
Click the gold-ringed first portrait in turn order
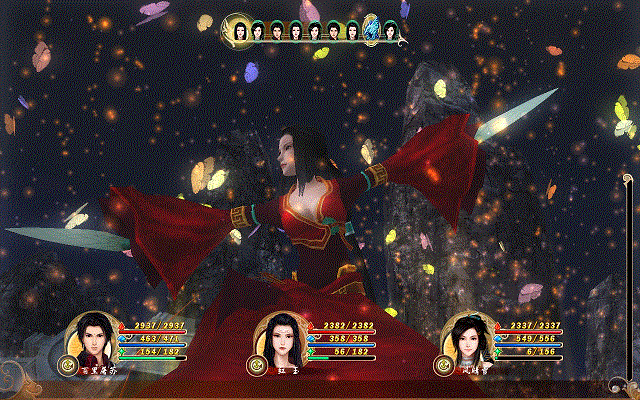pyautogui.click(x=241, y=30)
